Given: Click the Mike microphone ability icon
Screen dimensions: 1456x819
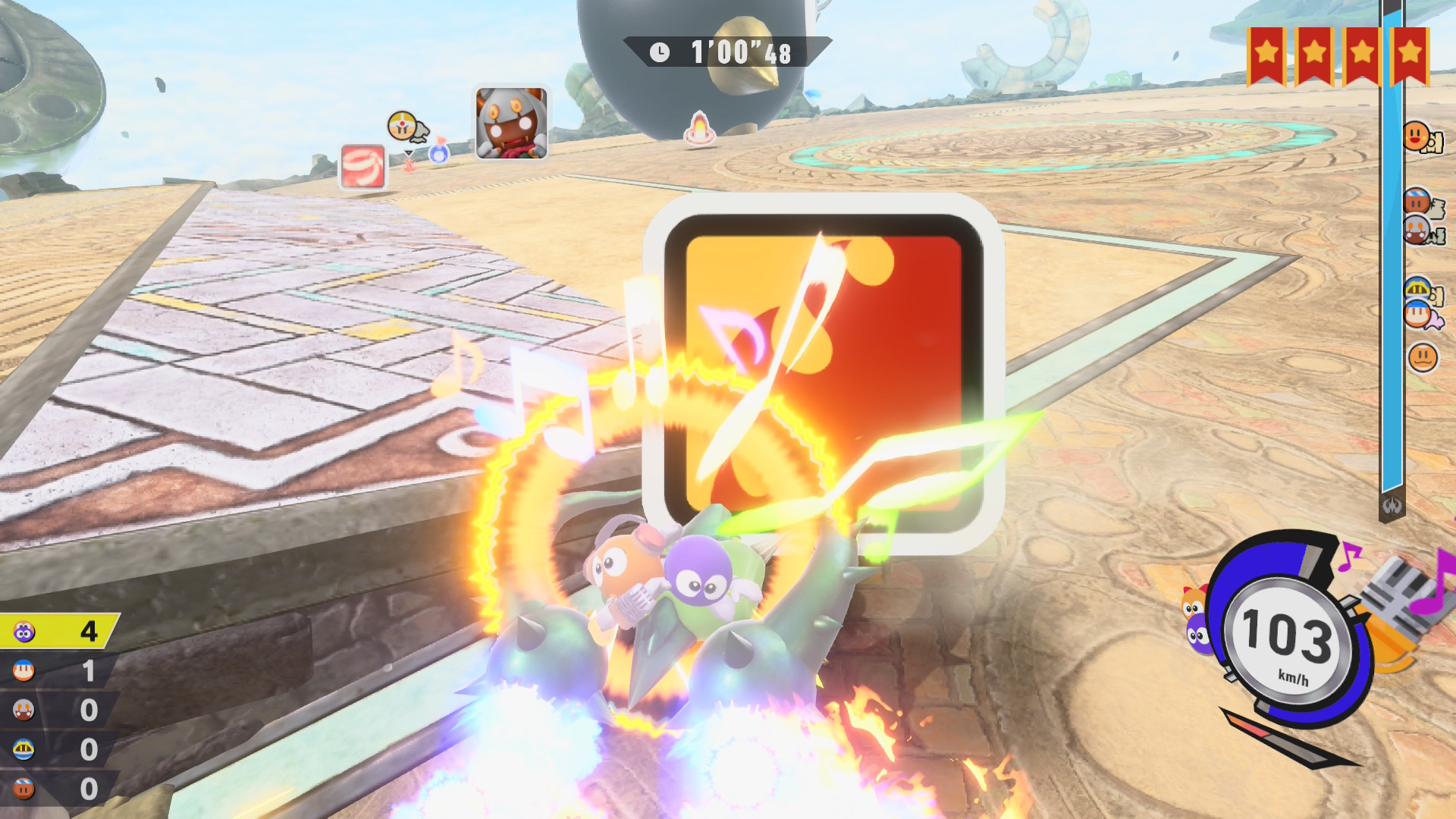Looking at the screenshot, I should [1401, 598].
